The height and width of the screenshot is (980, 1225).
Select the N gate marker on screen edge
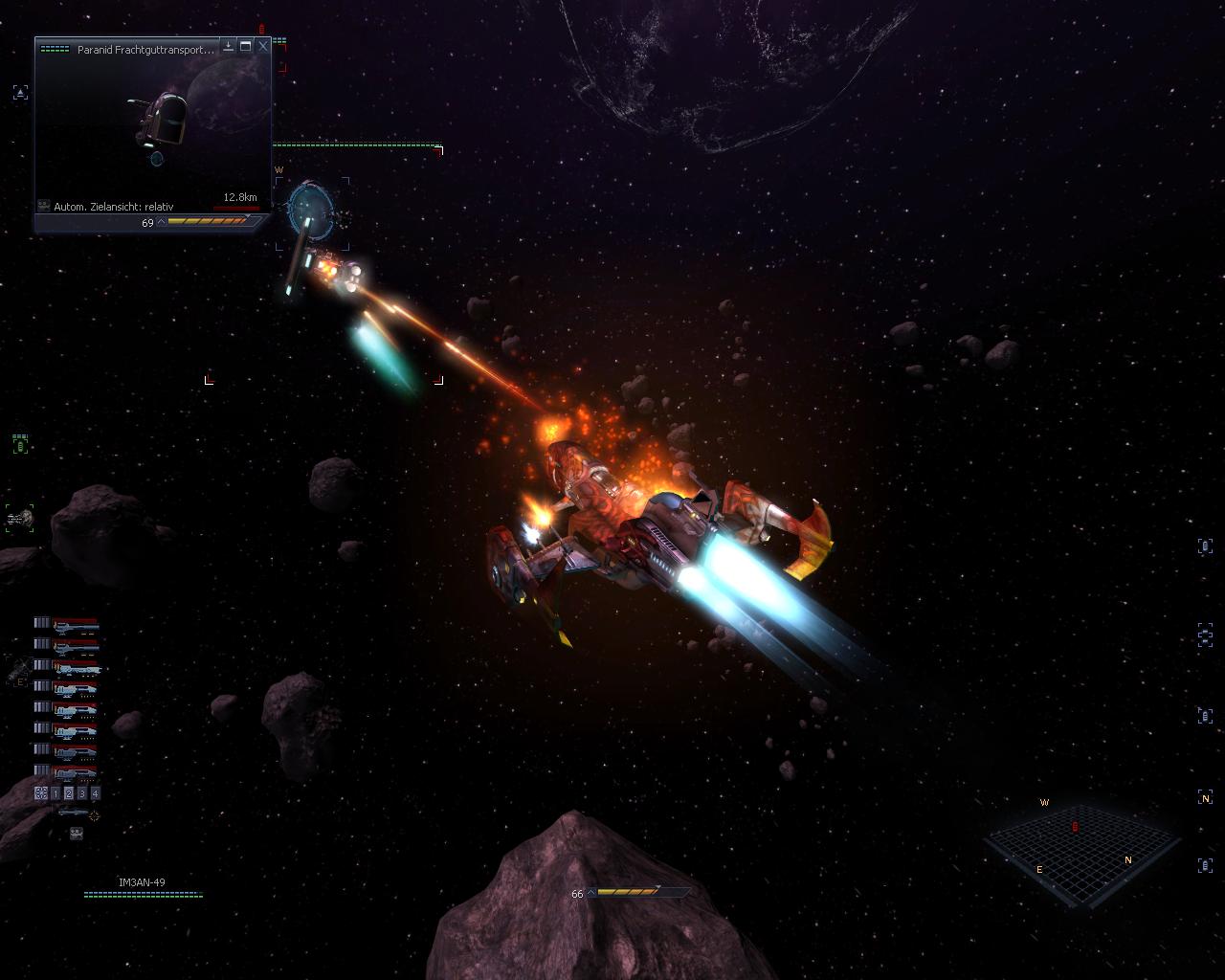[1205, 797]
